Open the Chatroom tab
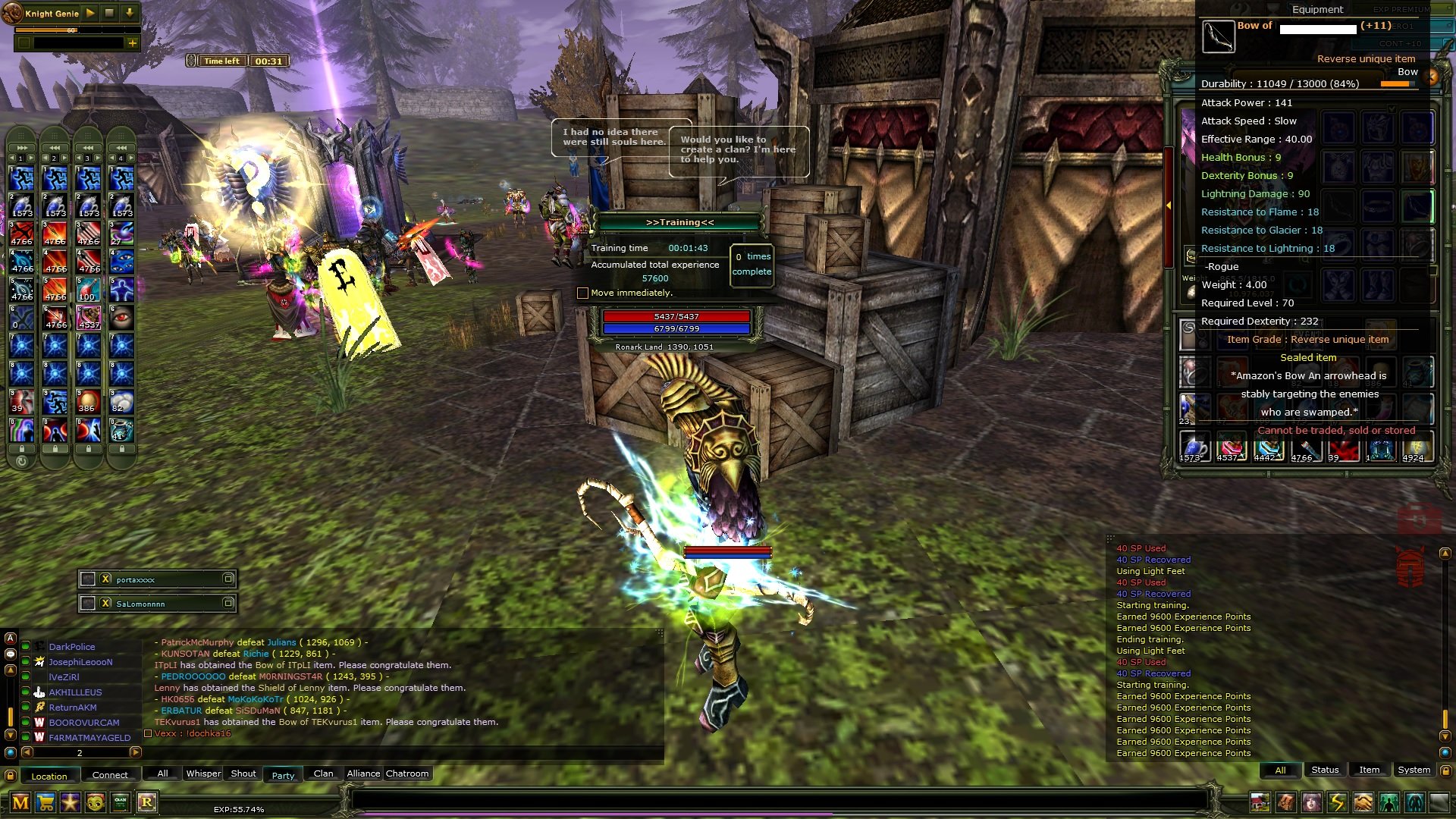 [x=407, y=773]
